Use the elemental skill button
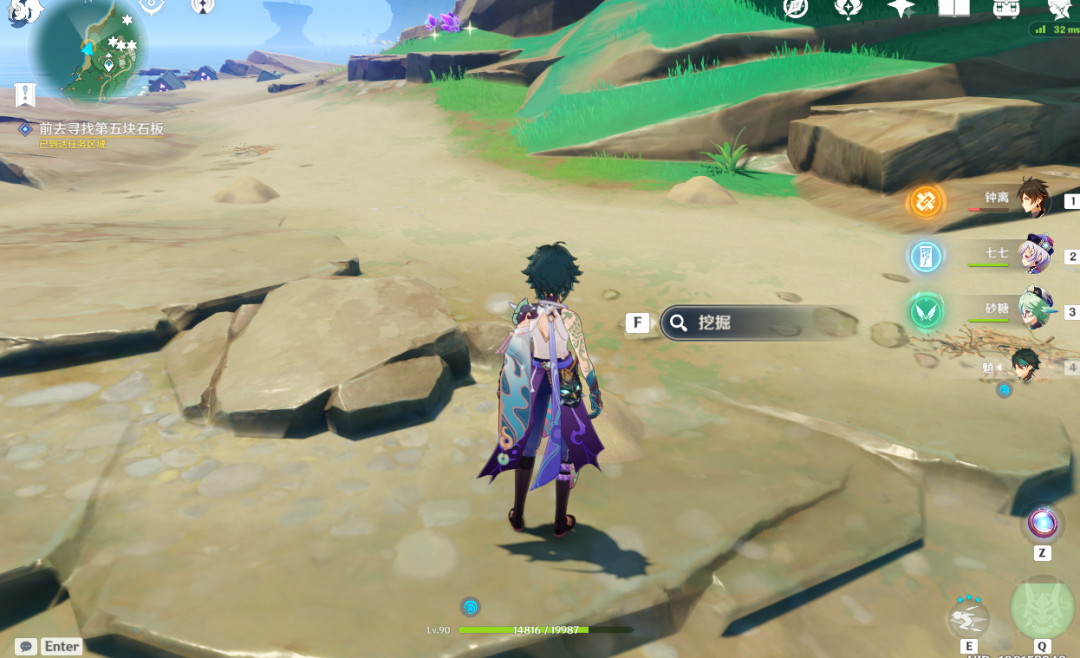Viewport: 1080px width, 658px height. click(x=968, y=620)
